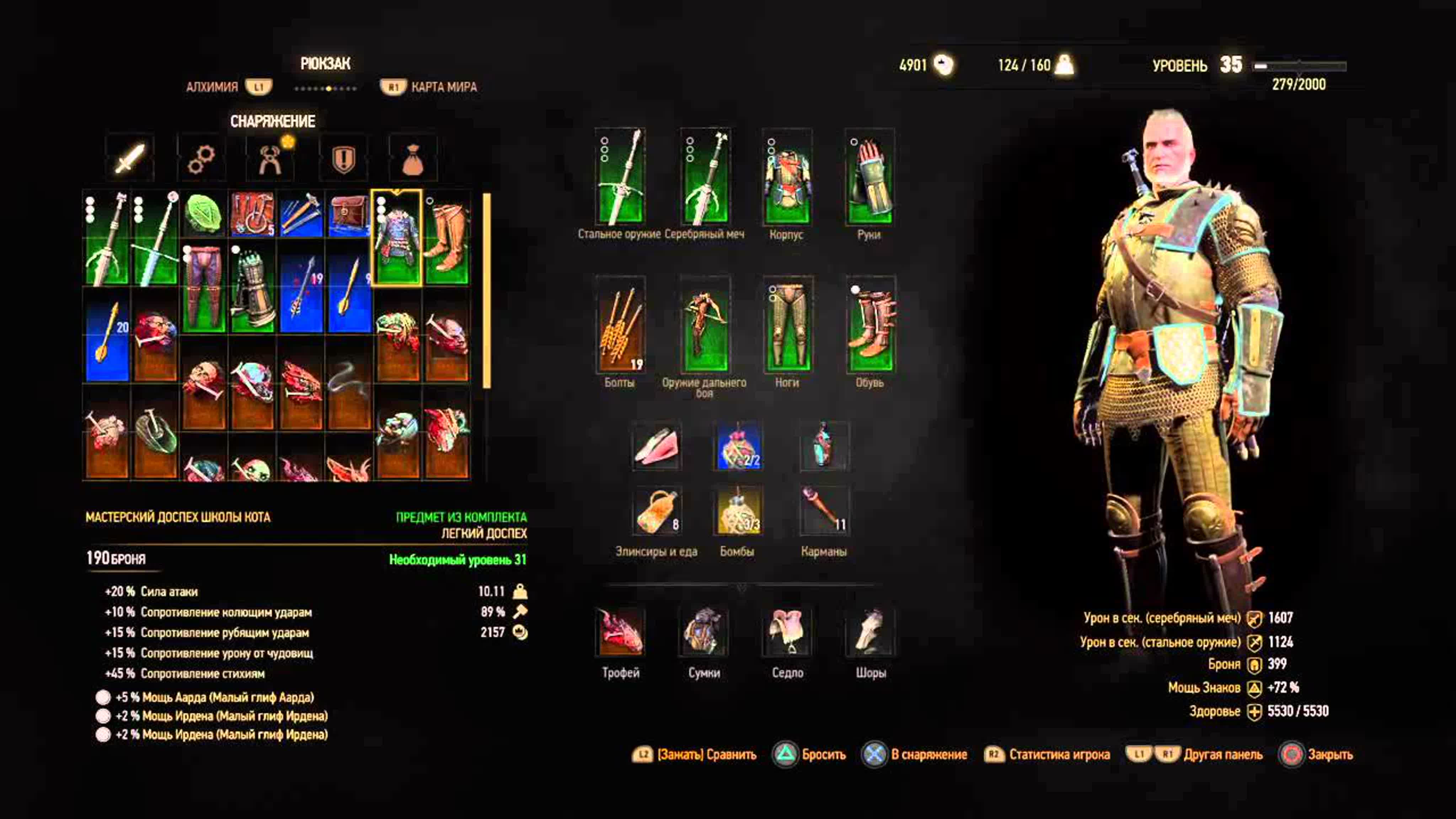Image resolution: width=1456 pixels, height=819 pixels.
Task: Open the equipped chest armor slot (Корпус)
Action: (787, 176)
